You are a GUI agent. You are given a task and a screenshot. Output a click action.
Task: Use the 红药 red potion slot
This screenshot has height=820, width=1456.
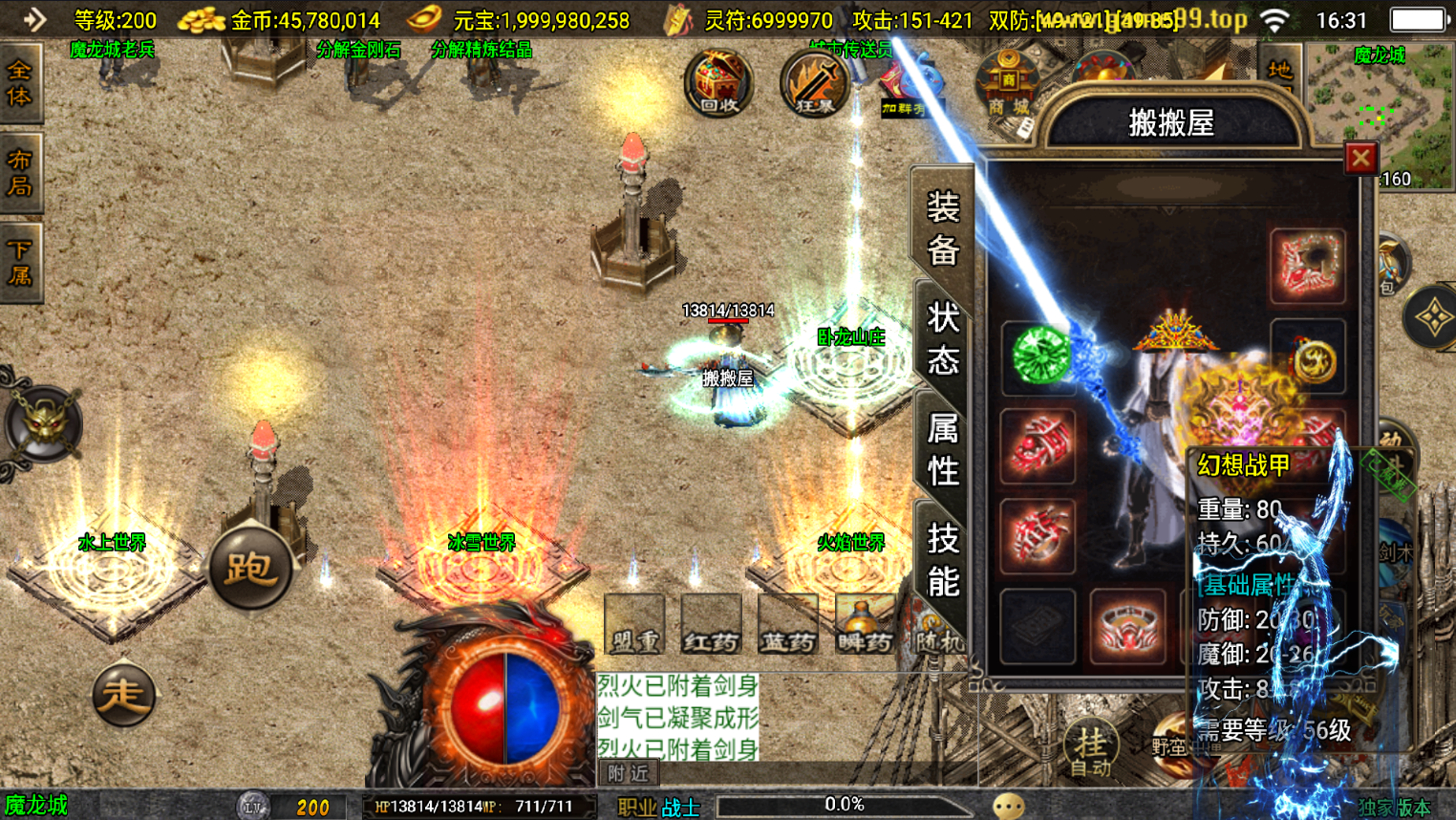click(x=711, y=624)
